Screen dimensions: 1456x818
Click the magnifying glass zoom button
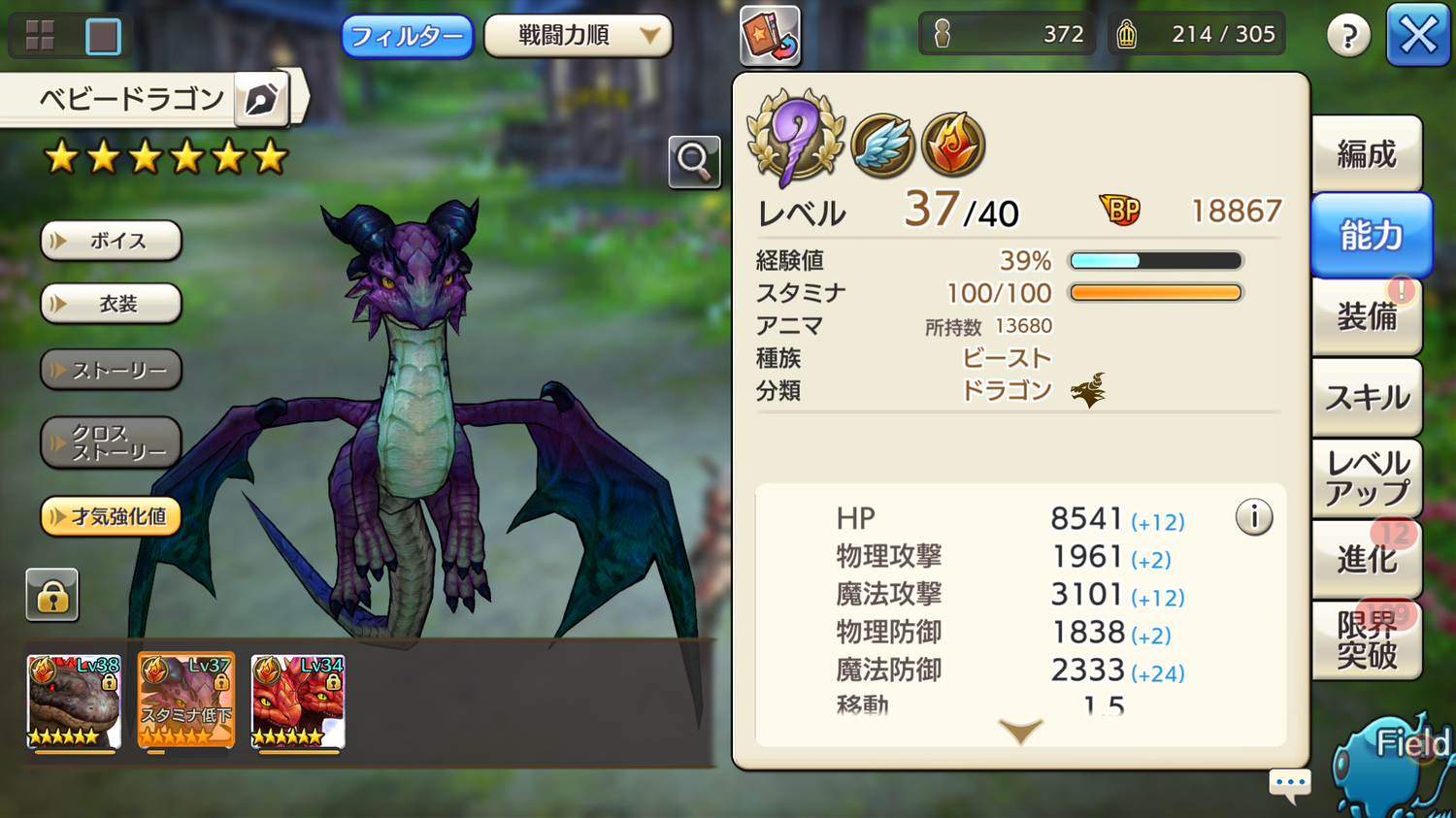click(694, 161)
